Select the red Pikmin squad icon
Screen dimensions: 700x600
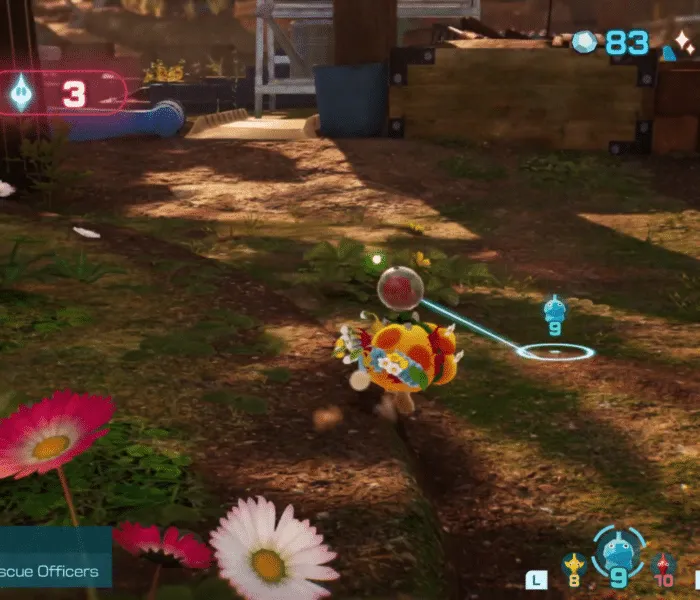663,566
